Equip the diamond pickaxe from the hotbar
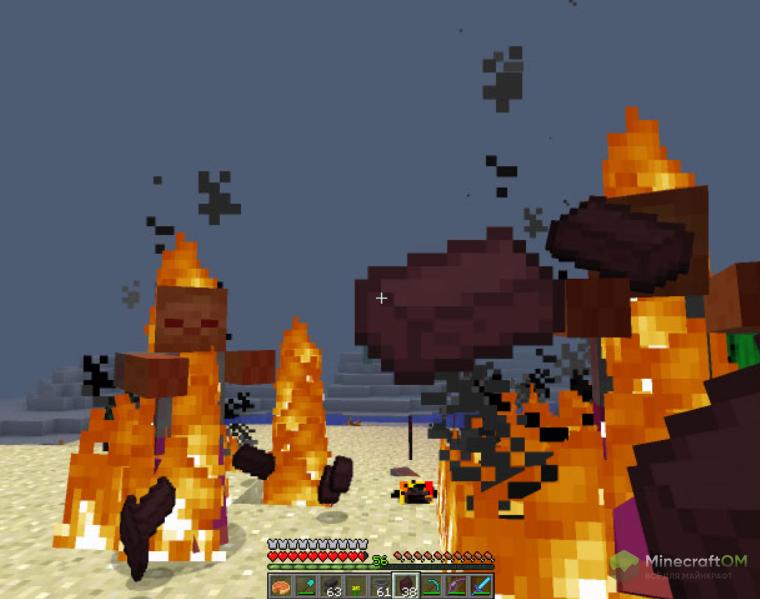Viewport: 760px width, 599px height. pos(431,586)
